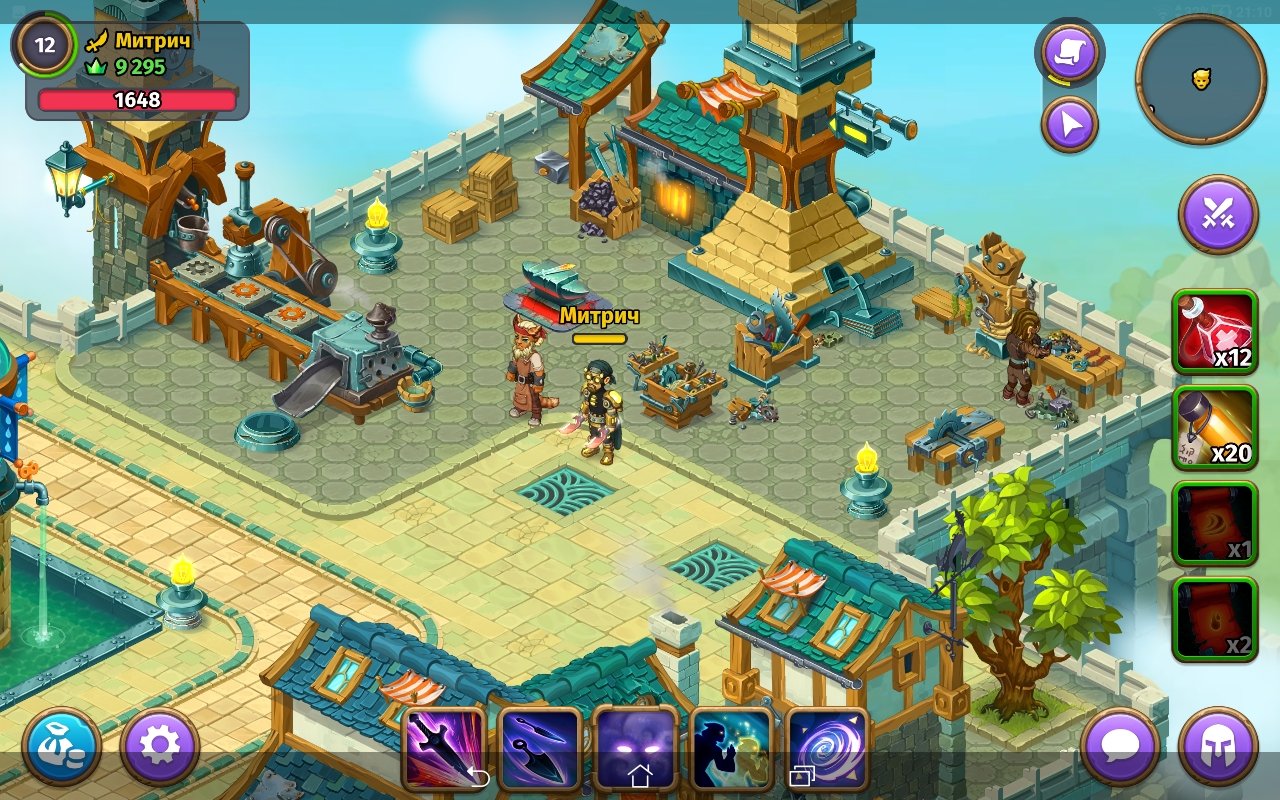Use the orange elixir vial x20

pos(1215,427)
